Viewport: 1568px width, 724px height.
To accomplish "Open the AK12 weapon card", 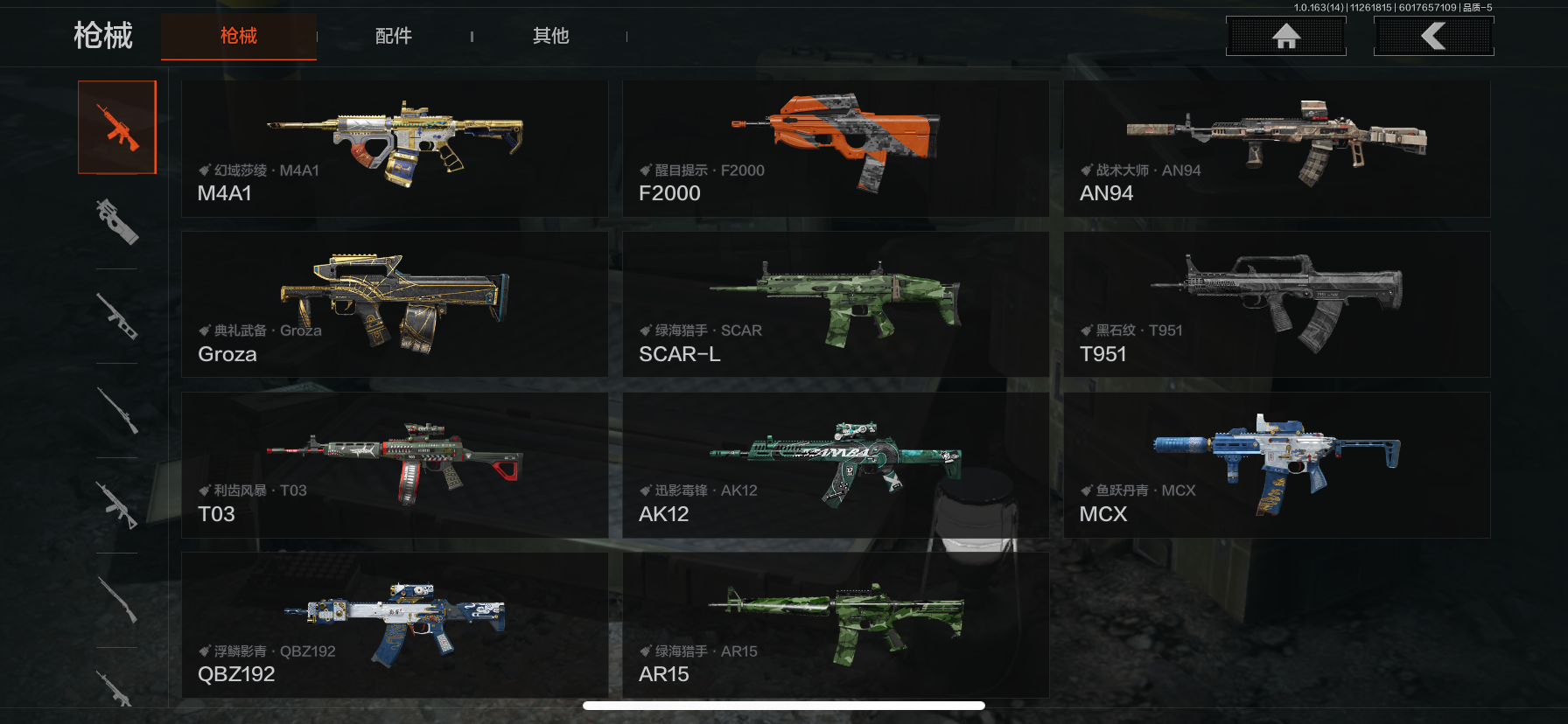I will (835, 464).
